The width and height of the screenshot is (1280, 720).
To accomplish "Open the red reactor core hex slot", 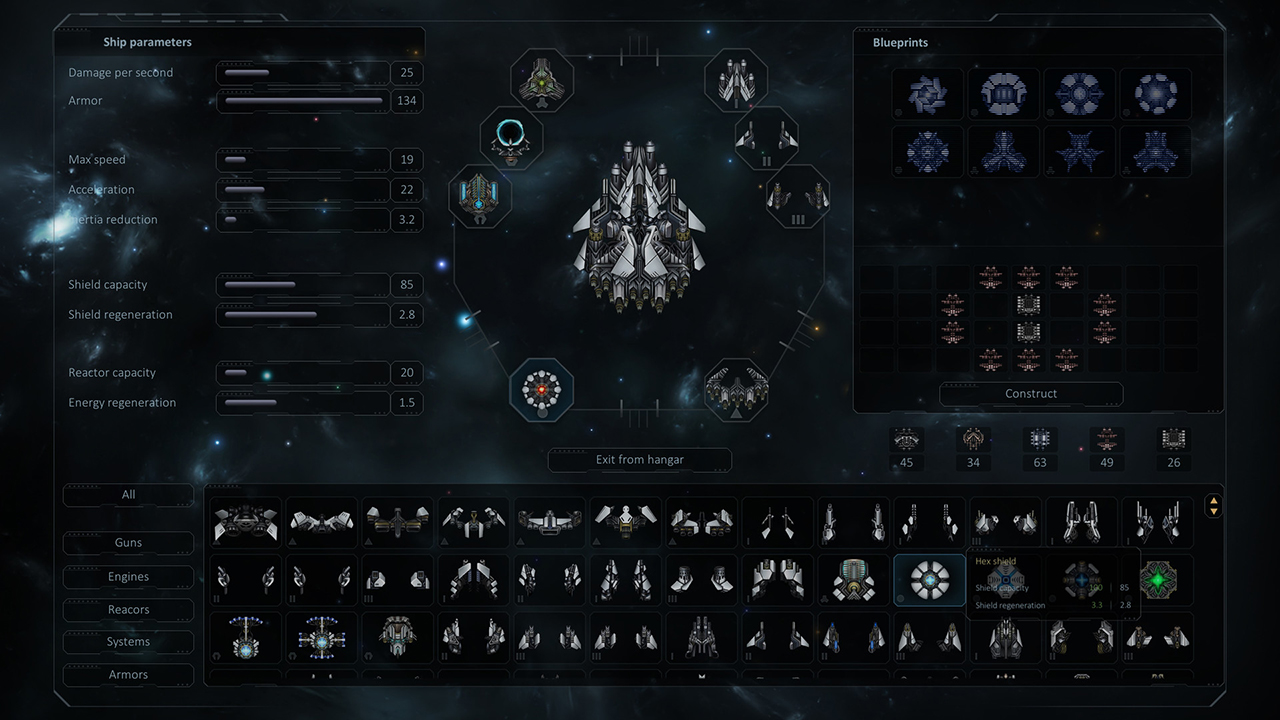I will 542,391.
